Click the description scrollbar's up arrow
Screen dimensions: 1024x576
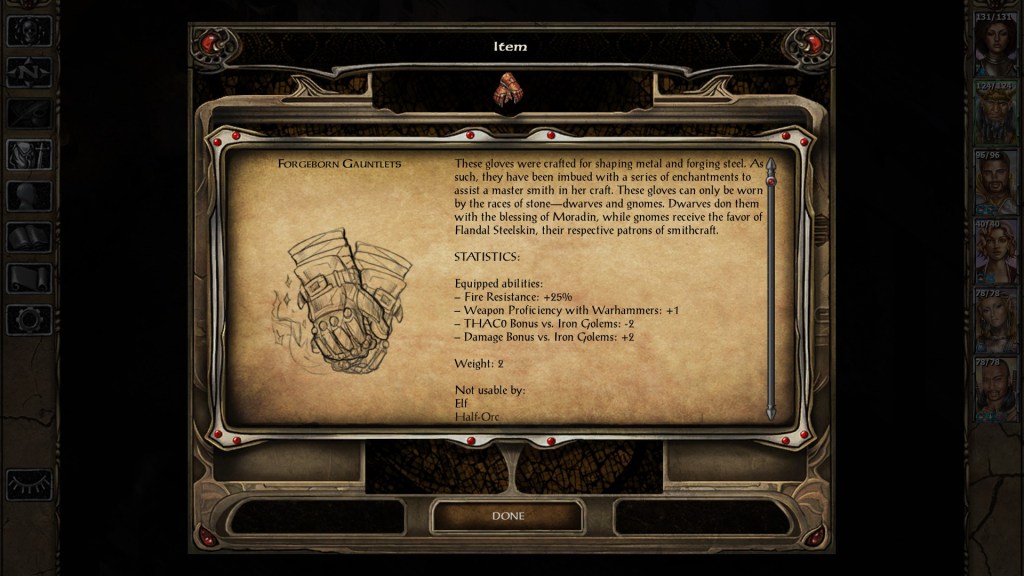tap(771, 163)
